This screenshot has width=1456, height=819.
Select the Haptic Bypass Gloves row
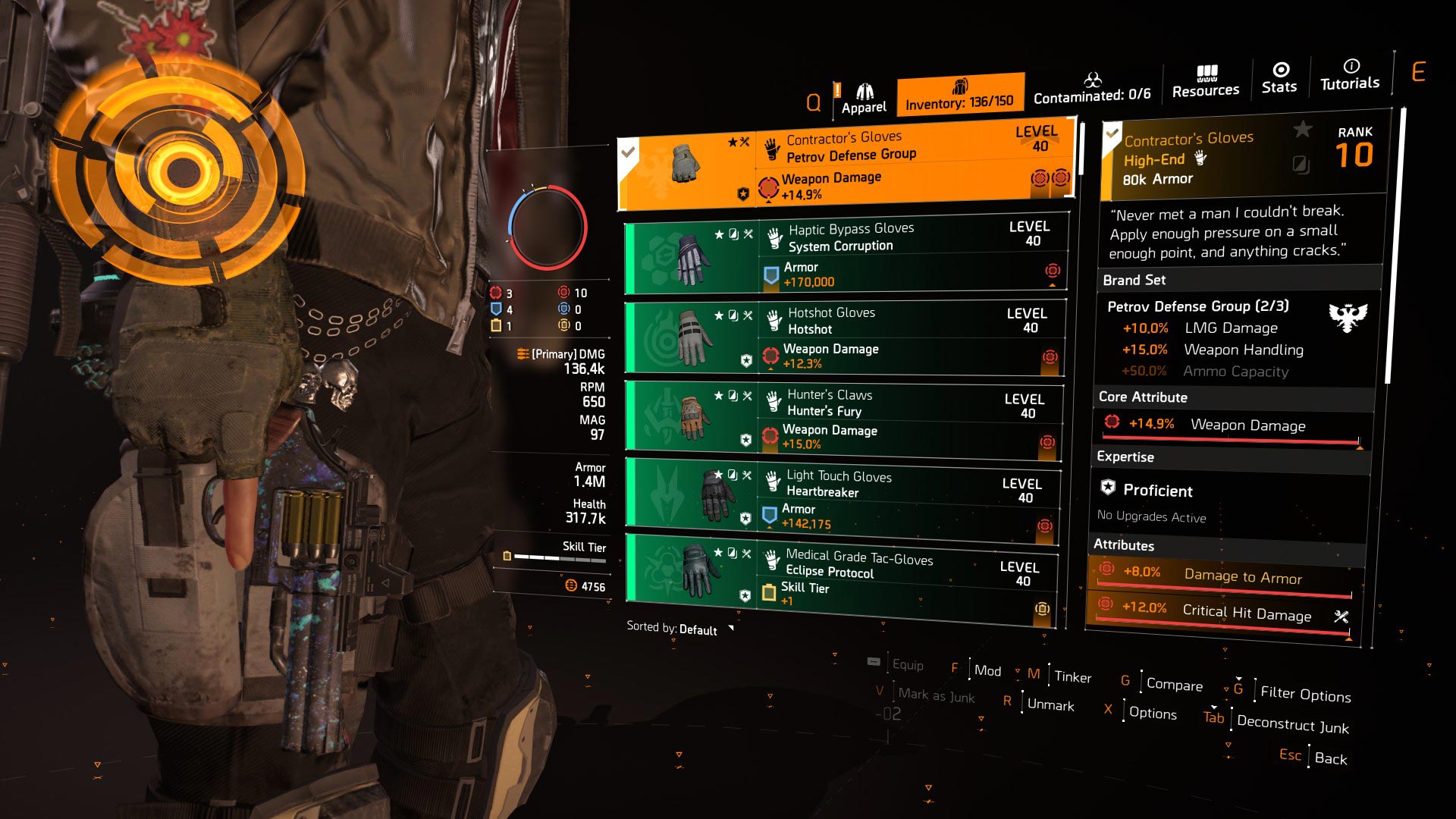tap(846, 257)
